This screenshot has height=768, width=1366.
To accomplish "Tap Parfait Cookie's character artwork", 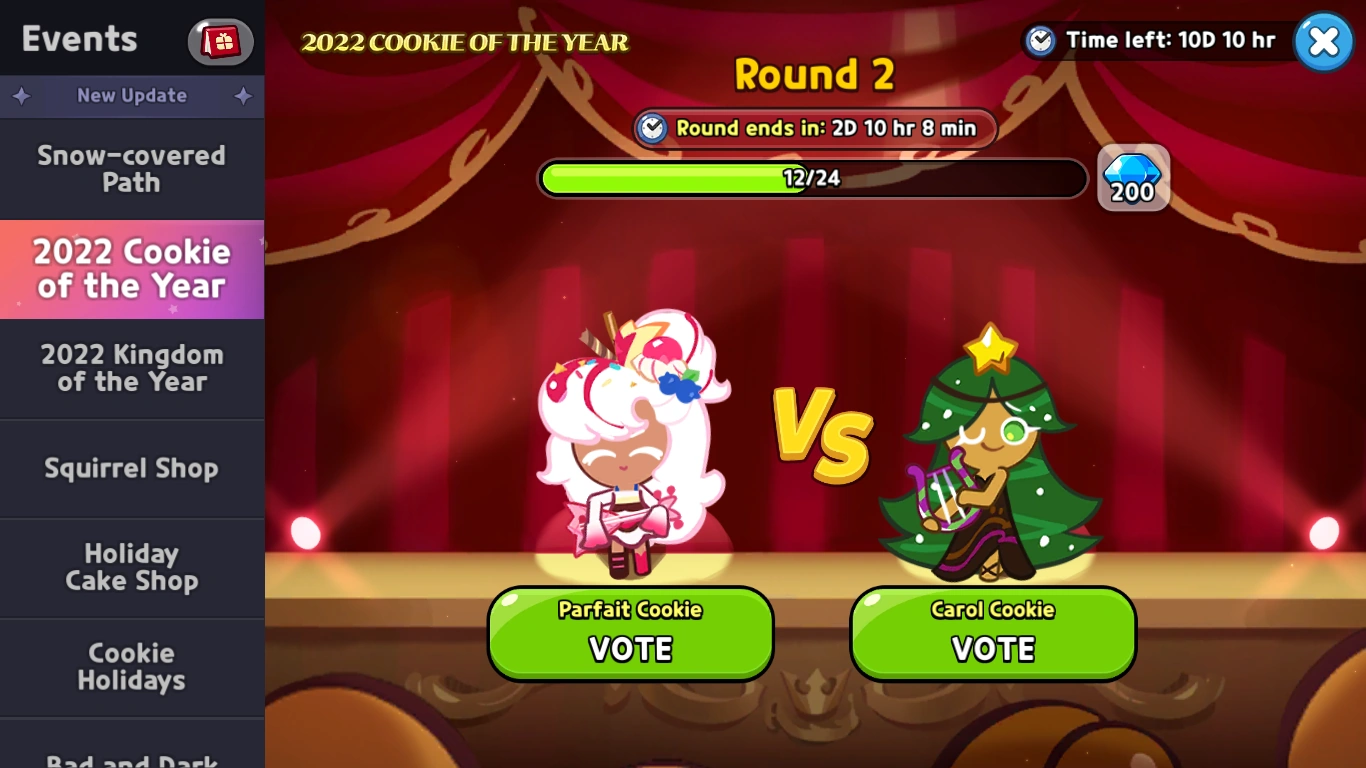I will (630, 450).
